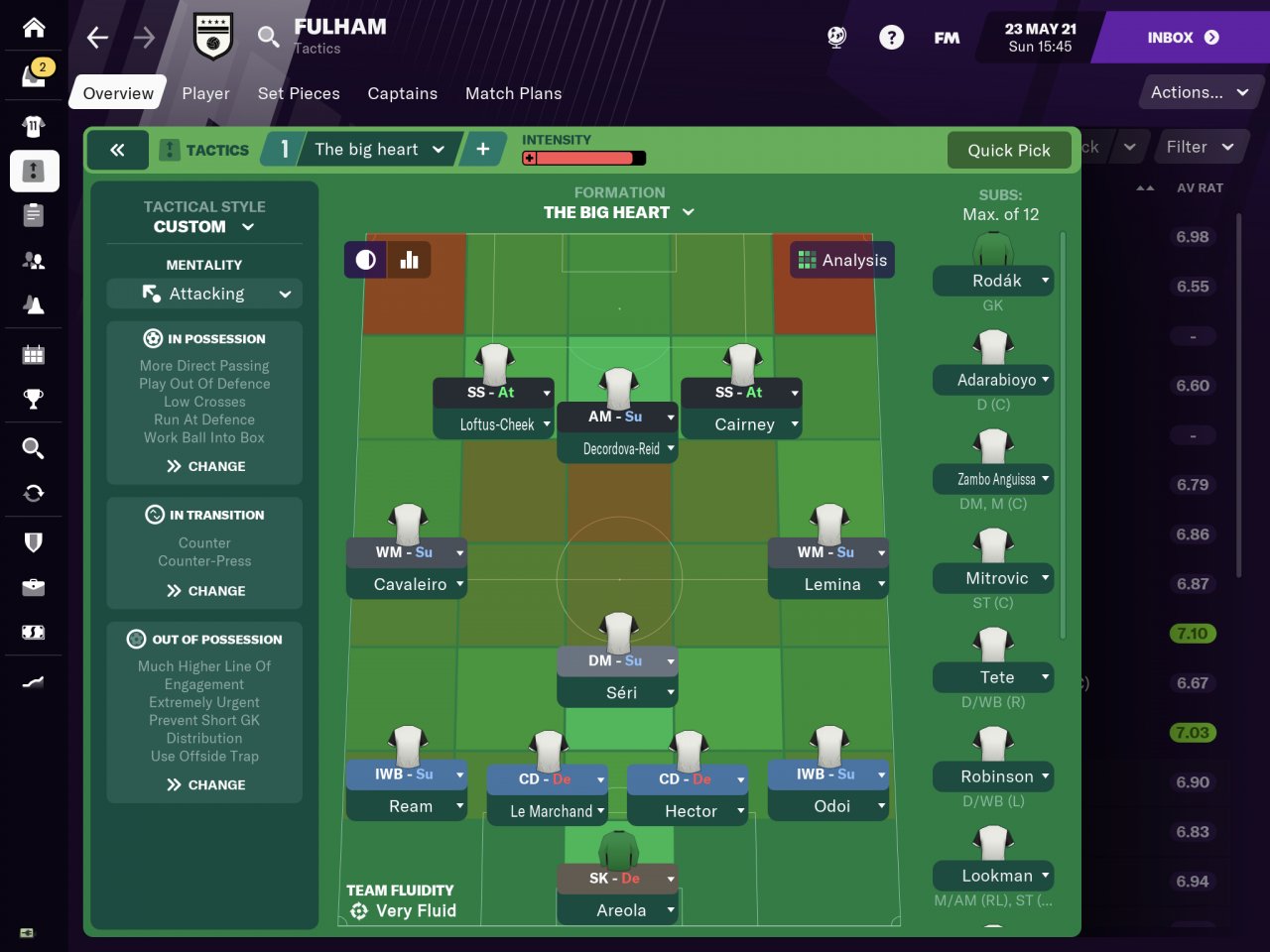1270x952 pixels.
Task: Switch to the Set Pieces tab
Action: click(299, 93)
